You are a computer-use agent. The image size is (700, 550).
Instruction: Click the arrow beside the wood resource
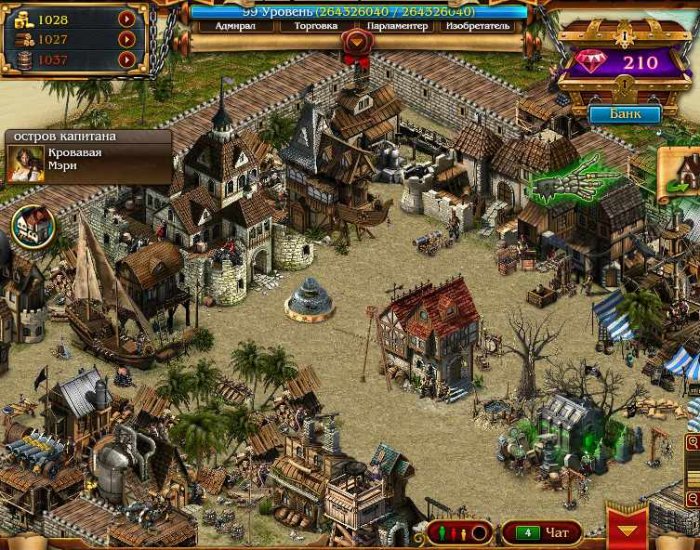point(127,39)
